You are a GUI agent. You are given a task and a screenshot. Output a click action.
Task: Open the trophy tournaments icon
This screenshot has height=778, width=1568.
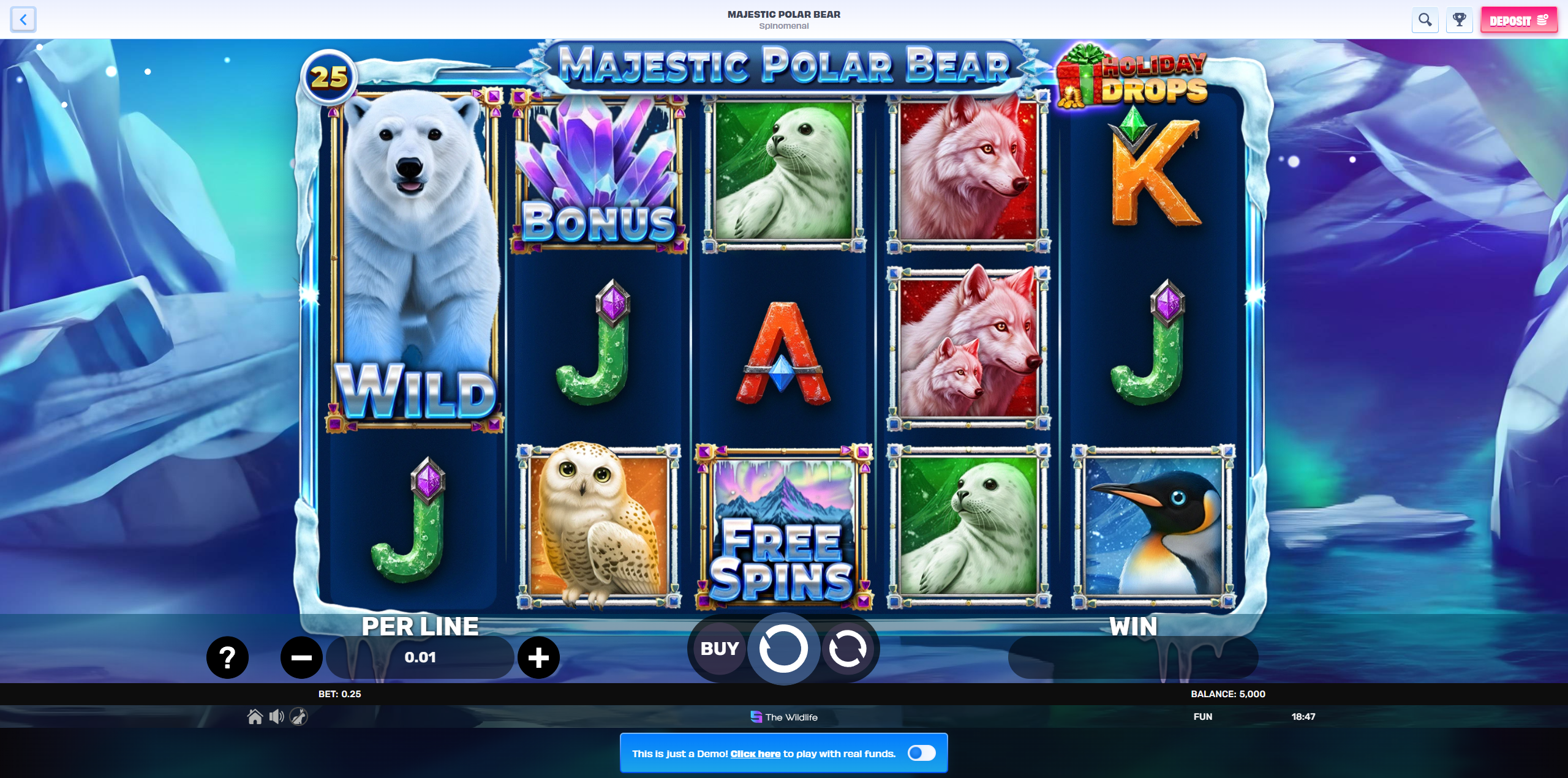point(1459,20)
